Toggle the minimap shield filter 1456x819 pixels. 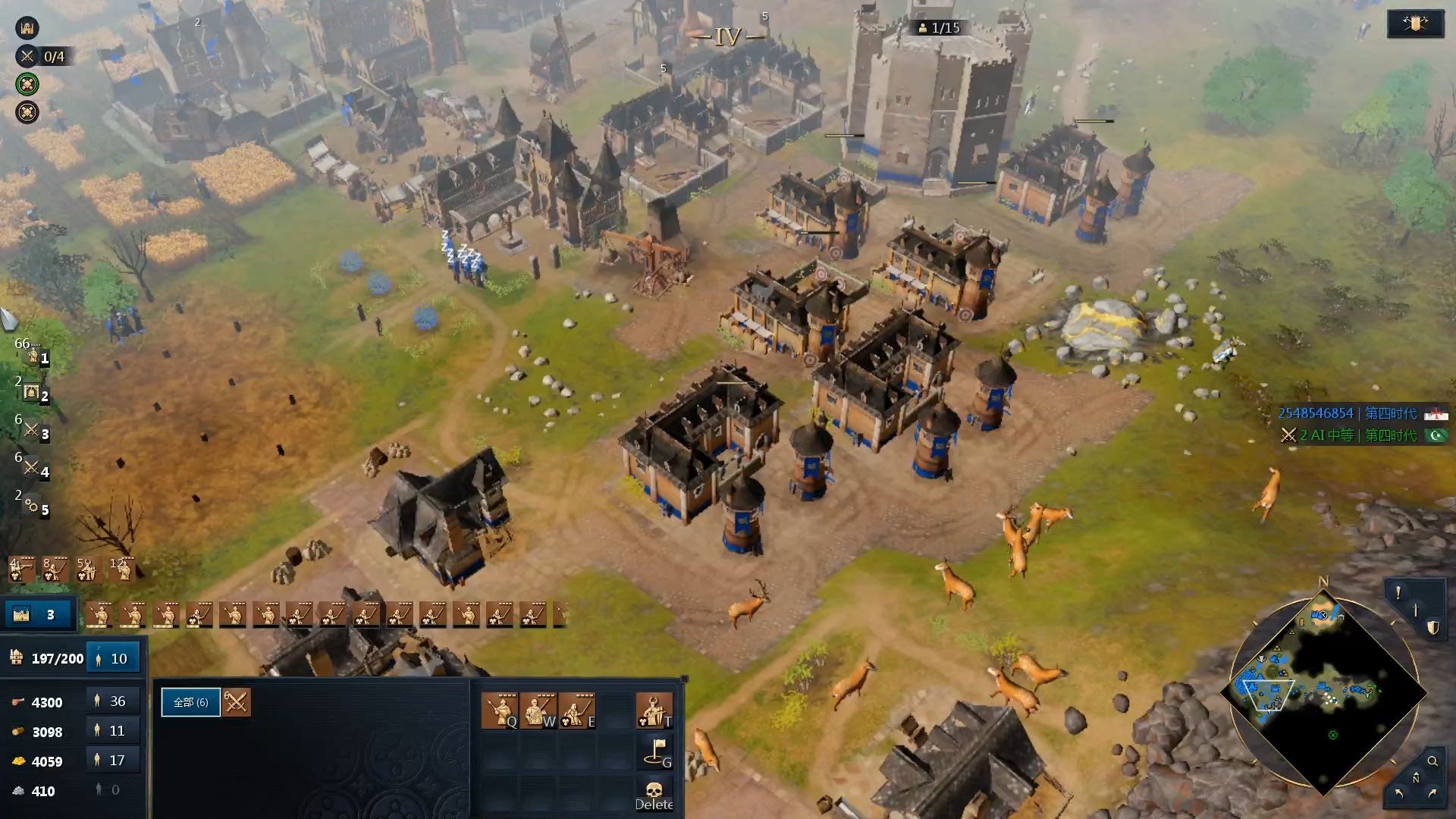(1432, 628)
